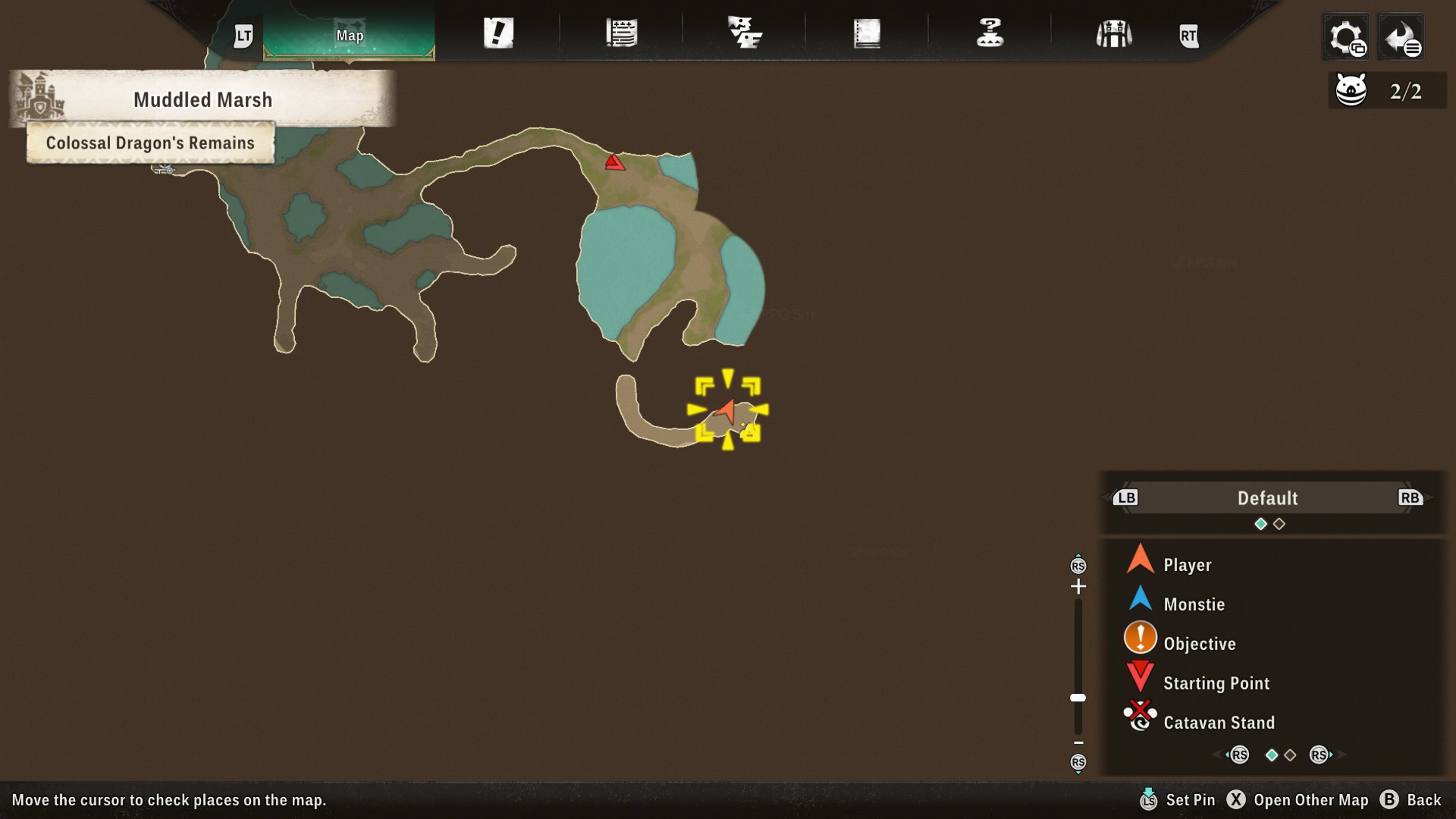Select the Muddled Marsh location banner

point(202,100)
